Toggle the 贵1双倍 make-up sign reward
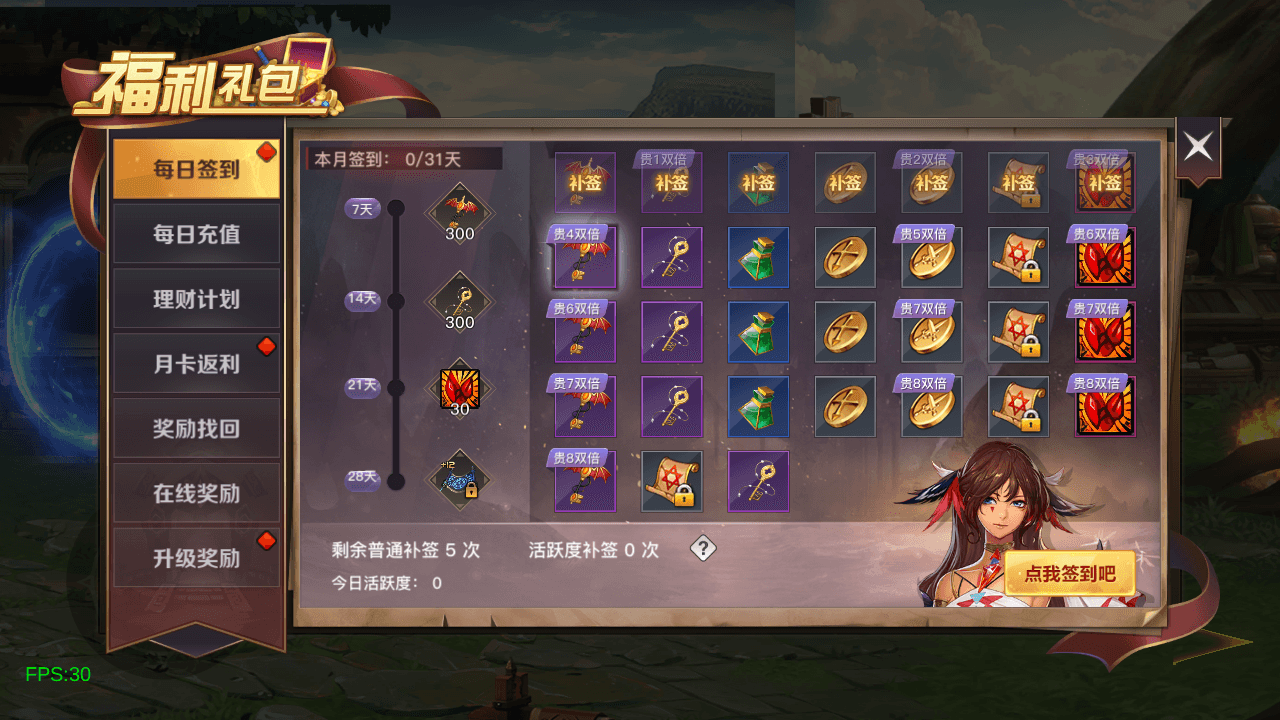 tap(672, 183)
